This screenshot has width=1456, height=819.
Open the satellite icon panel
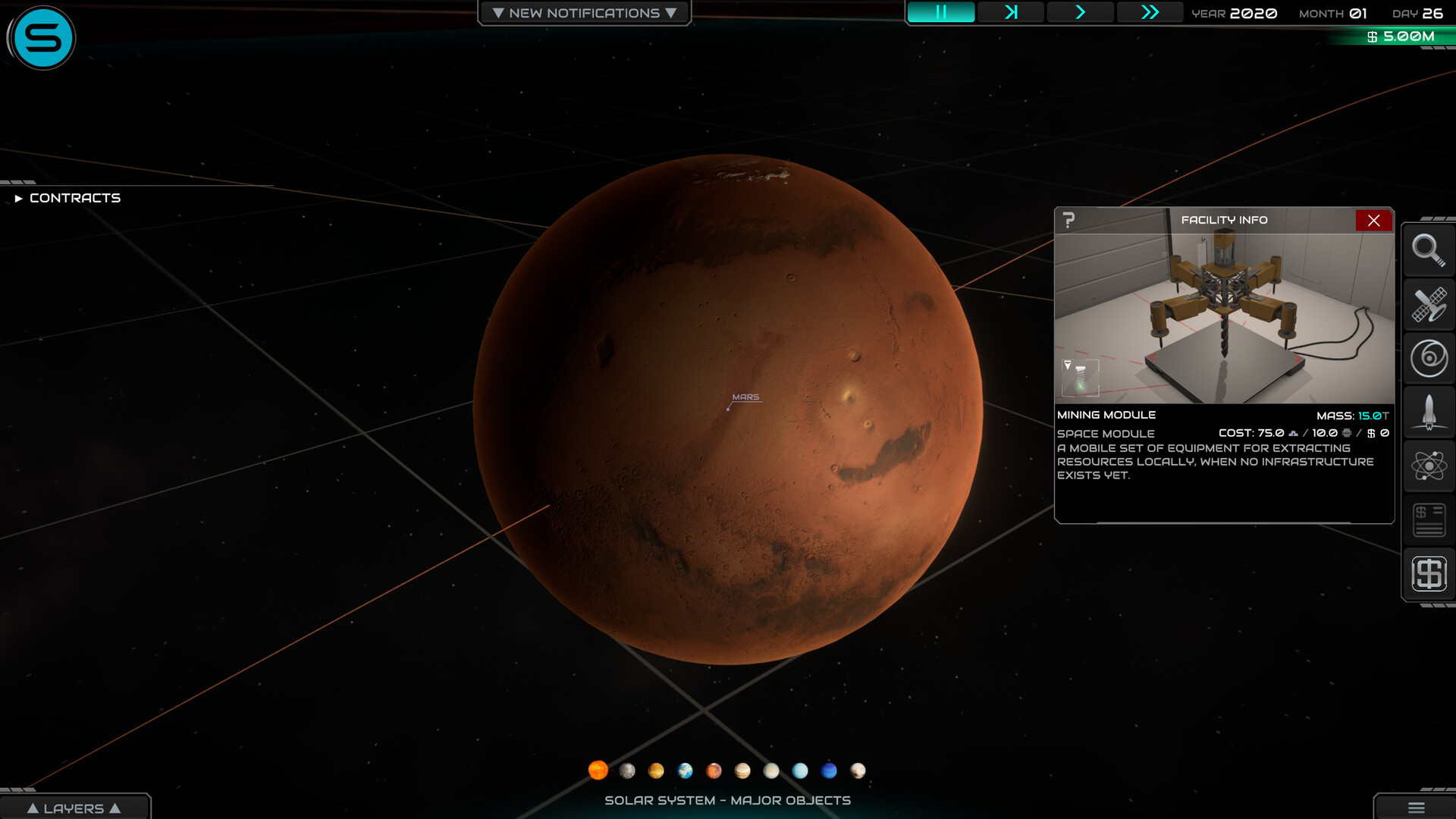1428,304
